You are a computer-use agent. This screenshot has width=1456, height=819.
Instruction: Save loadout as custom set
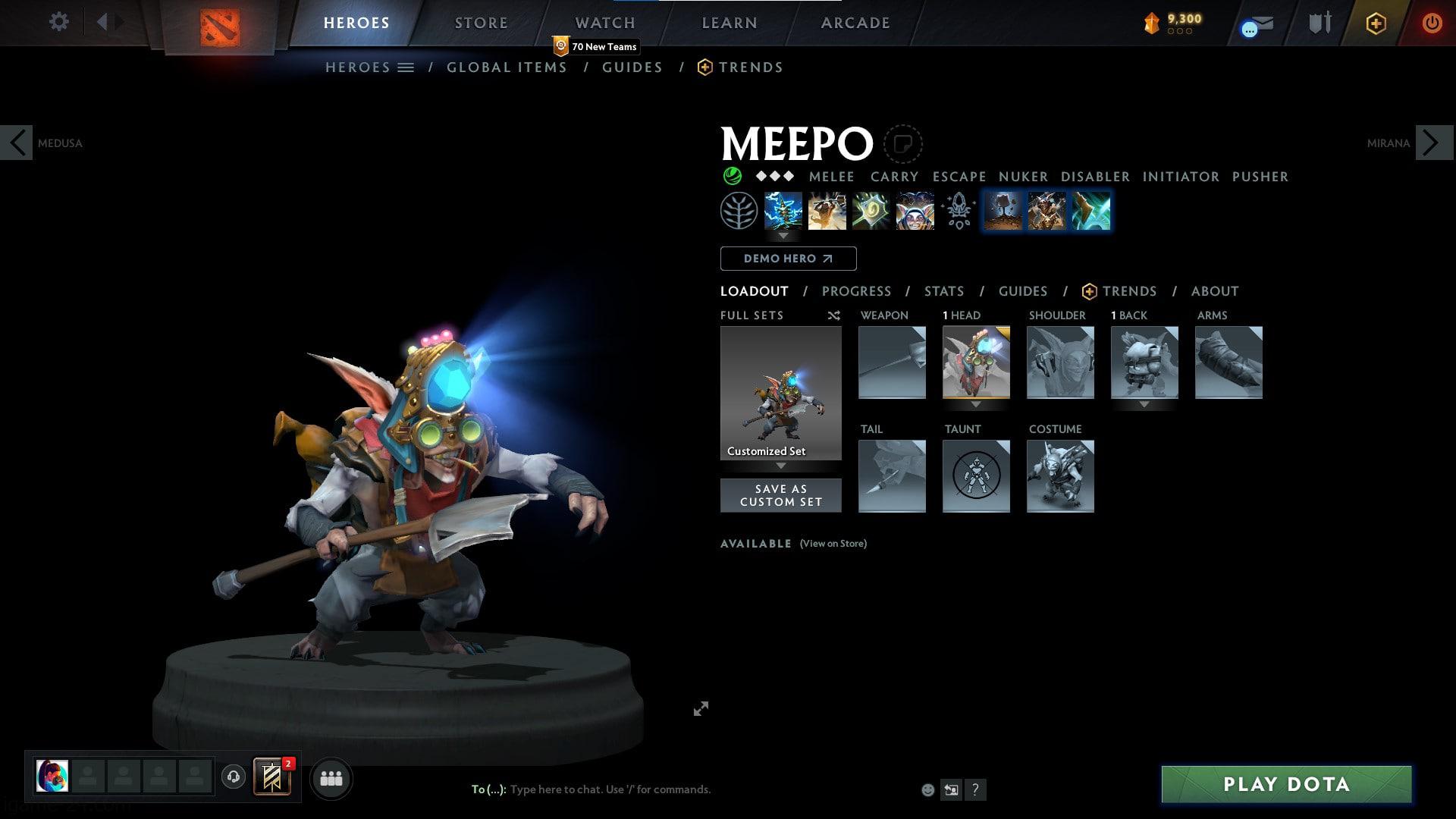pyautogui.click(x=780, y=495)
